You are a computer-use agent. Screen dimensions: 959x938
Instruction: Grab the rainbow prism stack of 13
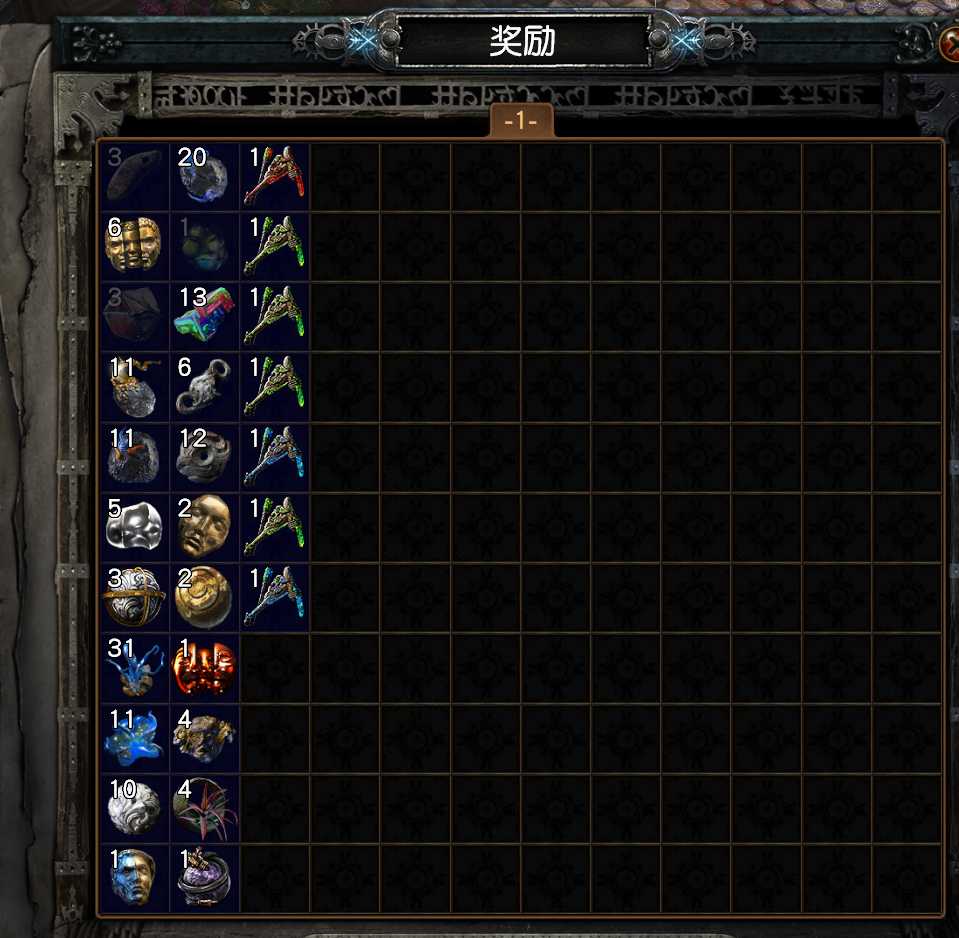pos(204,317)
